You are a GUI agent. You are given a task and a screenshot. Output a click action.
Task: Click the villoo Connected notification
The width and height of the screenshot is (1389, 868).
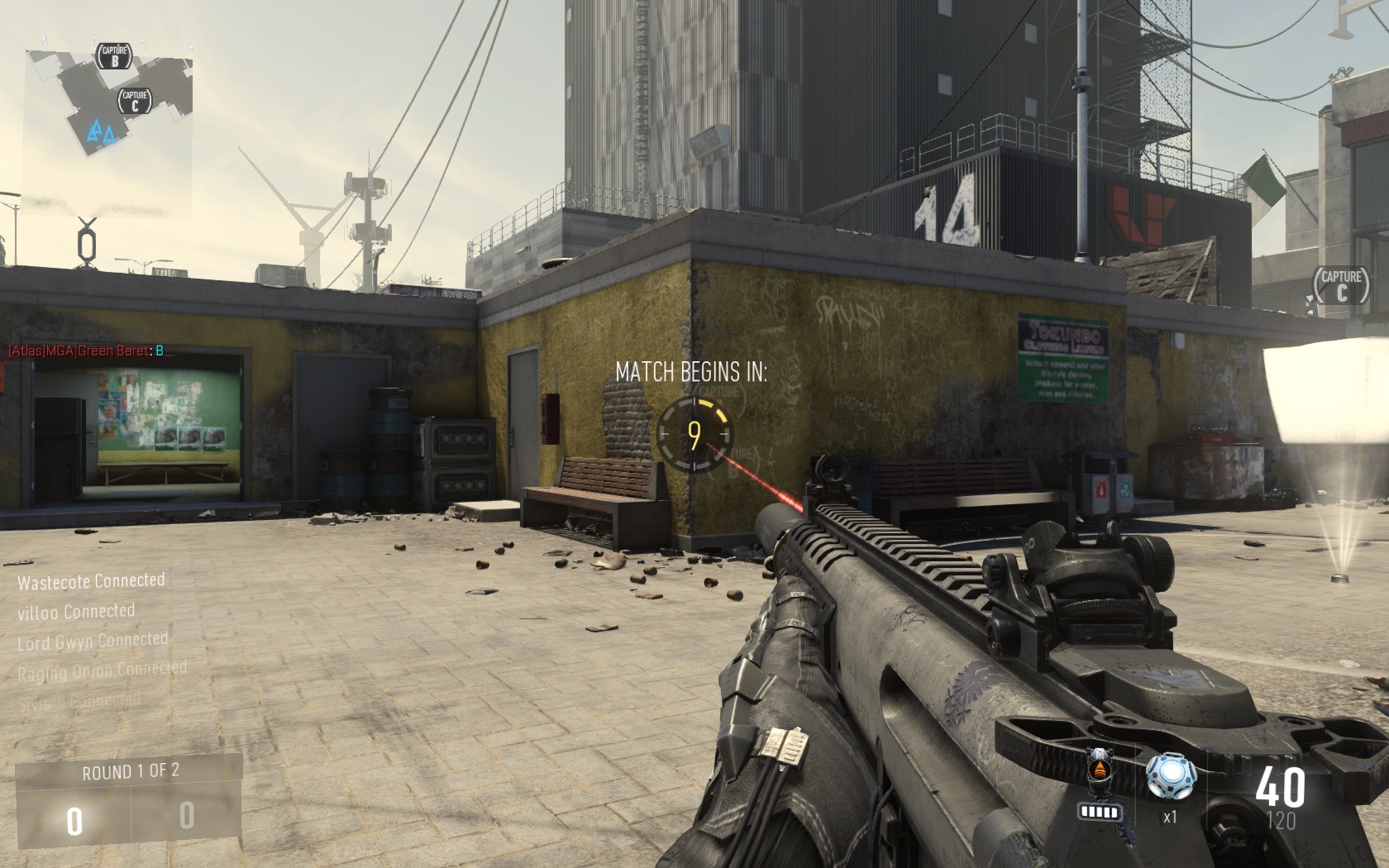(74, 611)
